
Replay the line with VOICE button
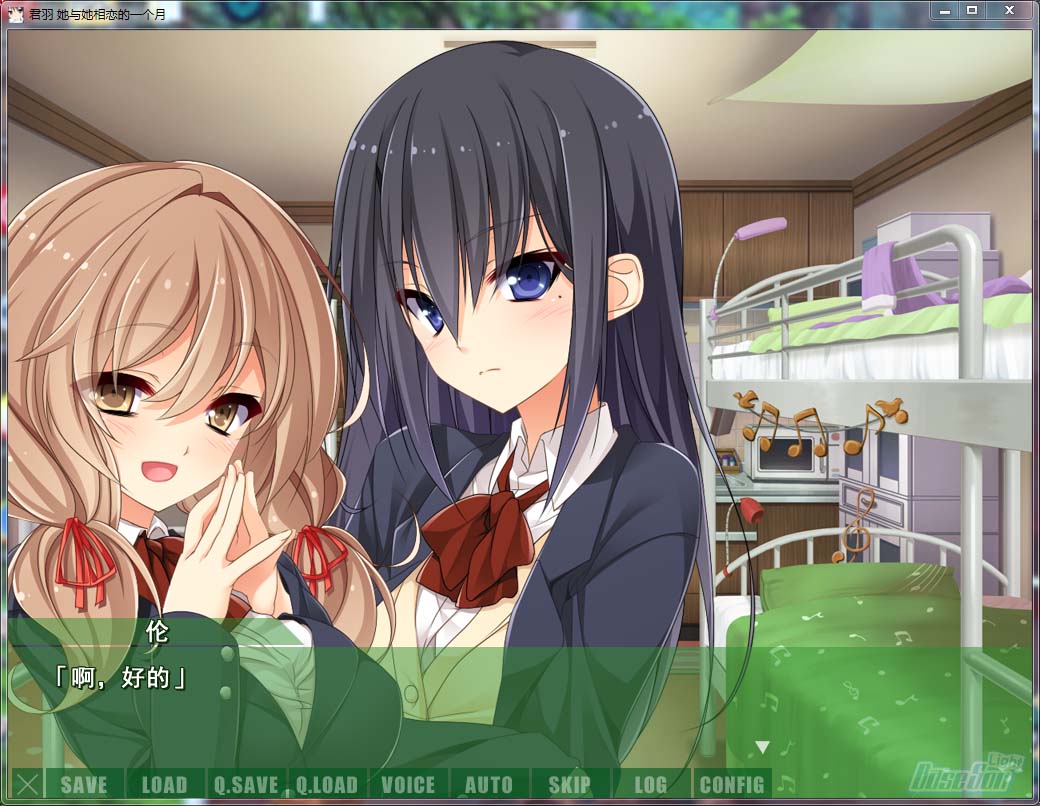408,784
